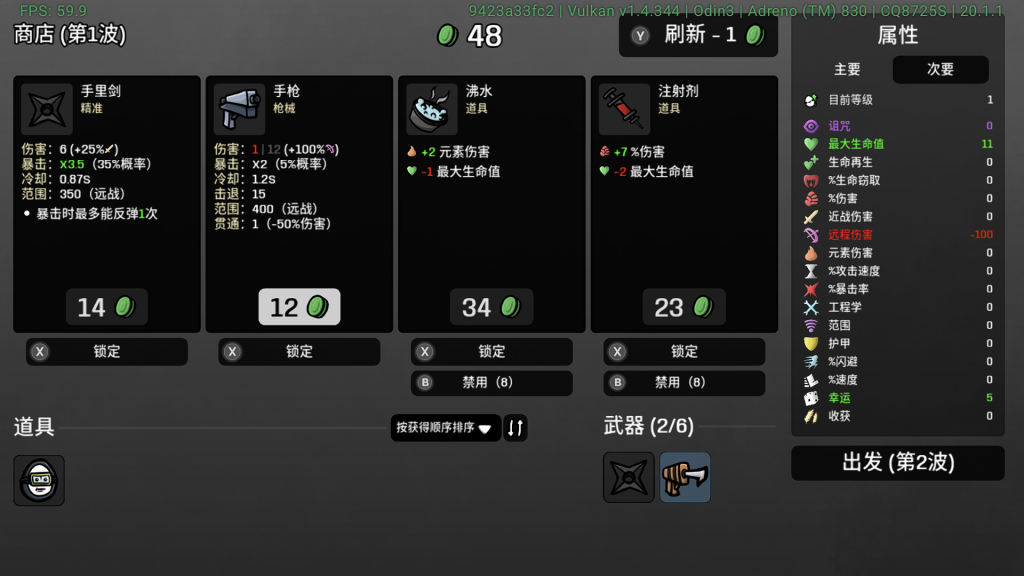Viewport: 1024px width, 576px height.
Task: Switch to the 主要 stats tab
Action: (x=847, y=70)
